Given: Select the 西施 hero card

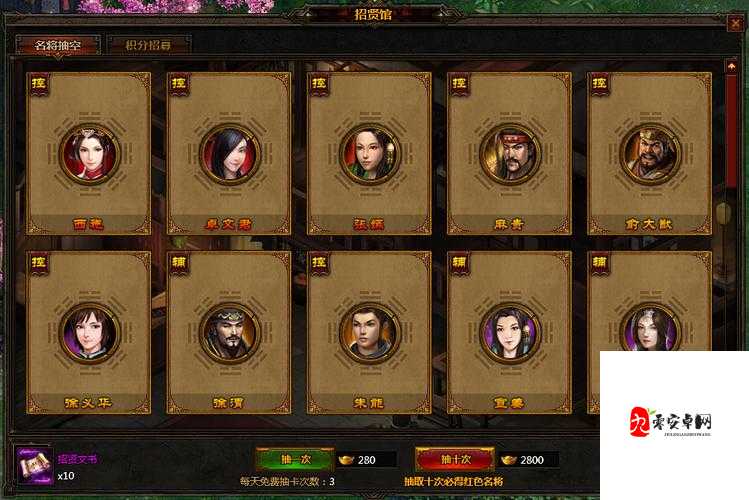Looking at the screenshot, I should [89, 152].
